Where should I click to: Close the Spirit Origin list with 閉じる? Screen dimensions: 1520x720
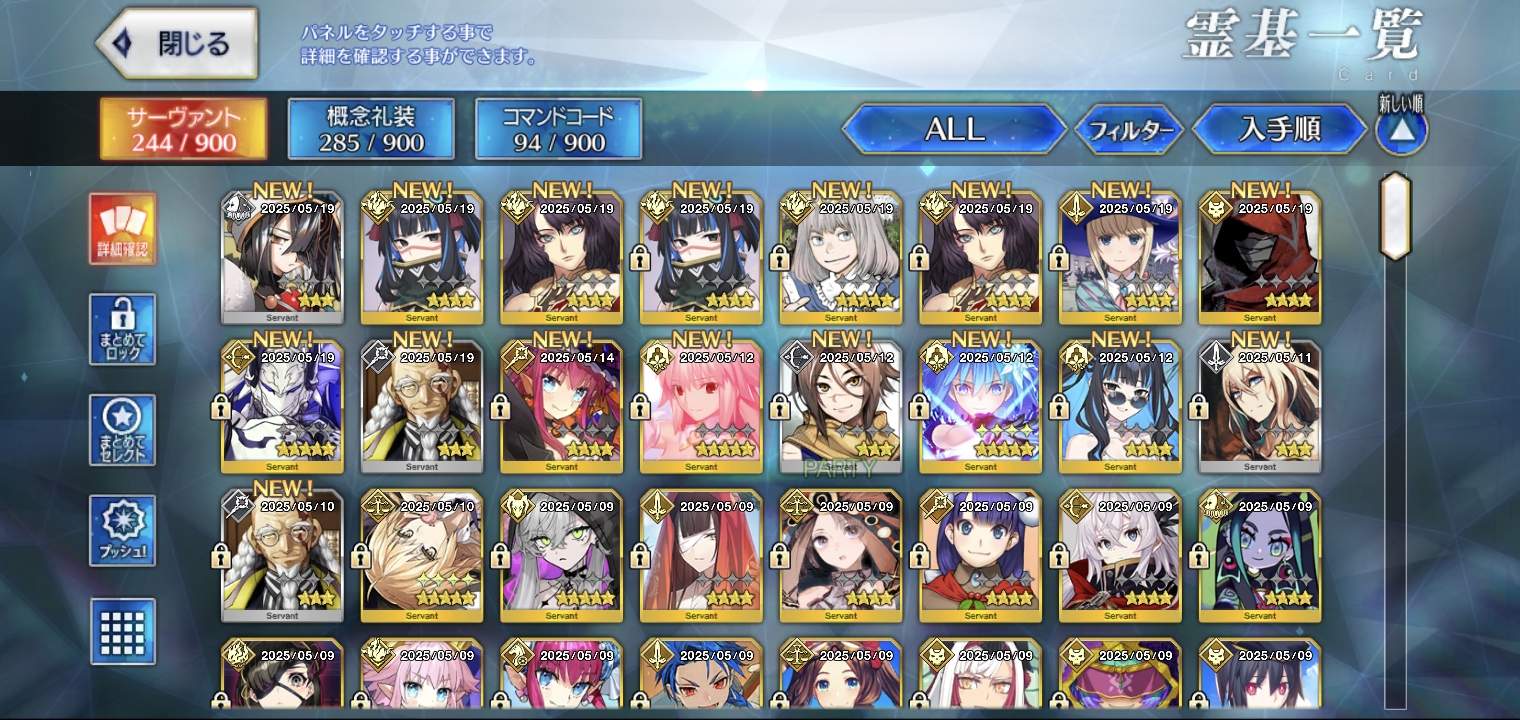coord(177,44)
